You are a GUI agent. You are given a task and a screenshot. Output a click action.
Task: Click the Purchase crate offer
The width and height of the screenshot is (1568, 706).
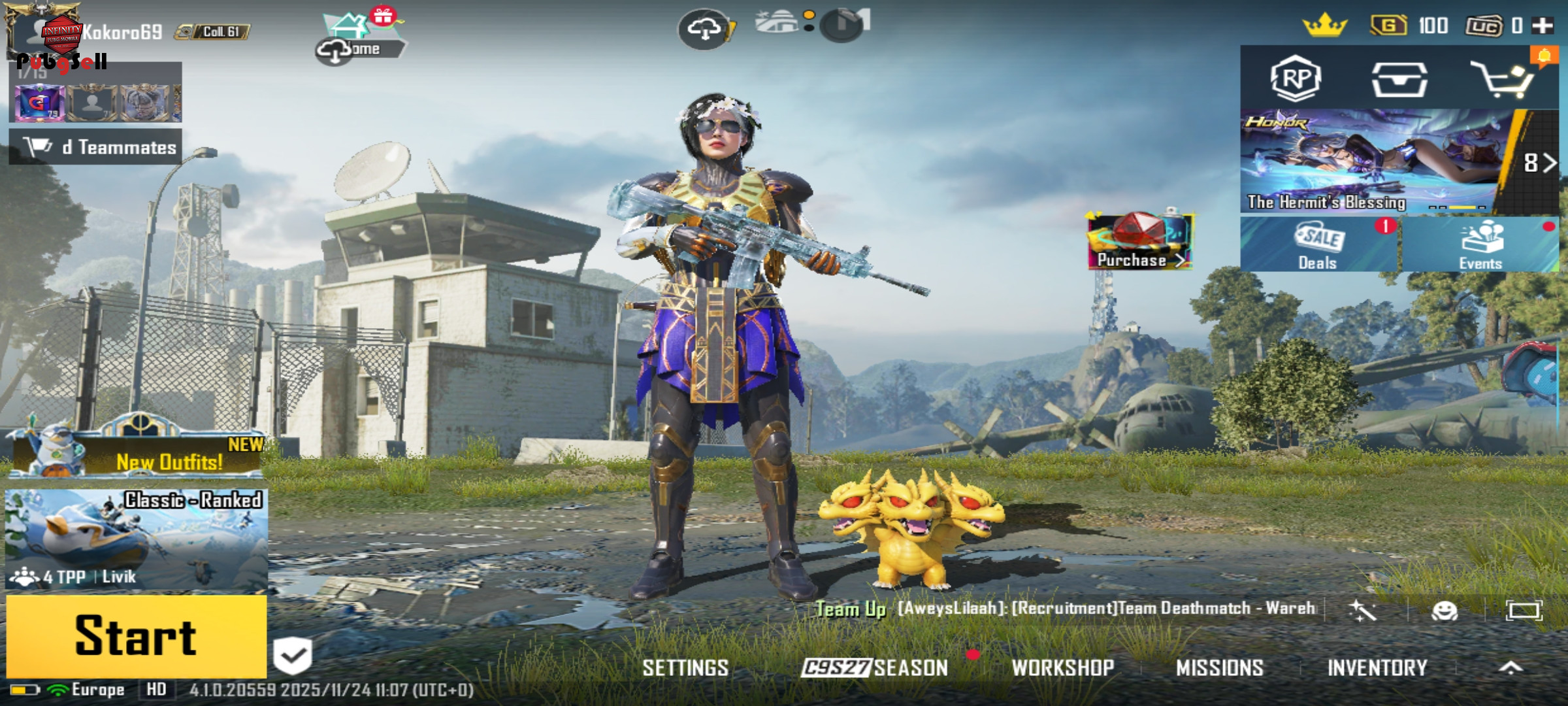click(1141, 241)
